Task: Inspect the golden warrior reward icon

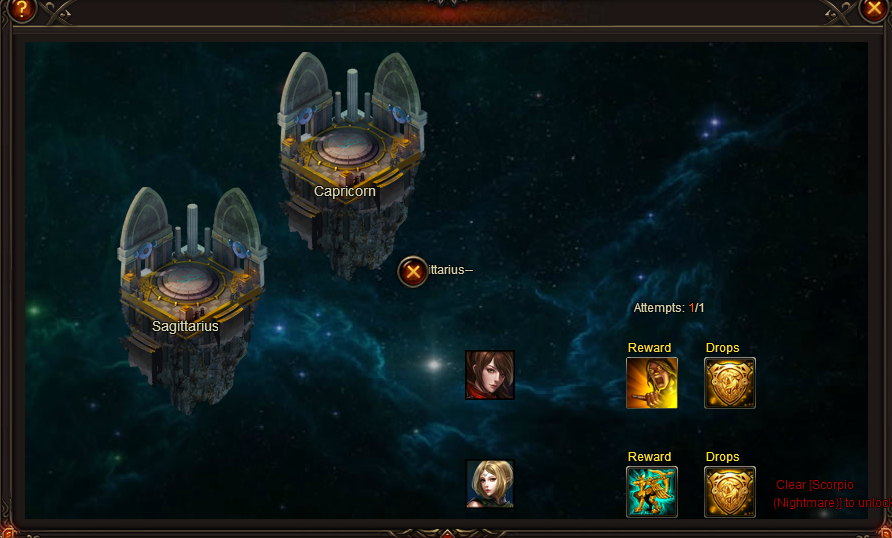Action: coord(652,383)
